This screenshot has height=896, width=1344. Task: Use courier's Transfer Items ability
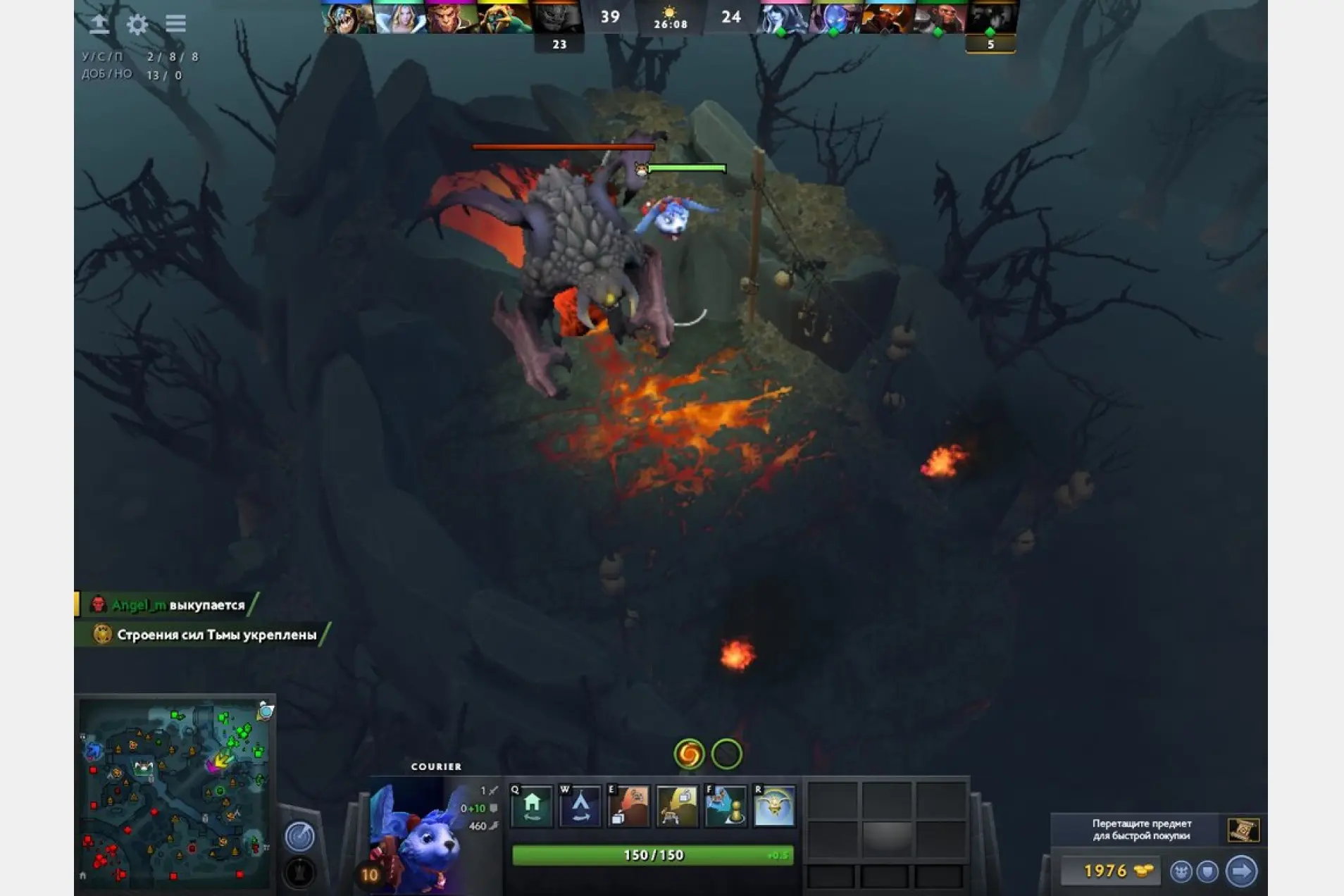click(726, 806)
